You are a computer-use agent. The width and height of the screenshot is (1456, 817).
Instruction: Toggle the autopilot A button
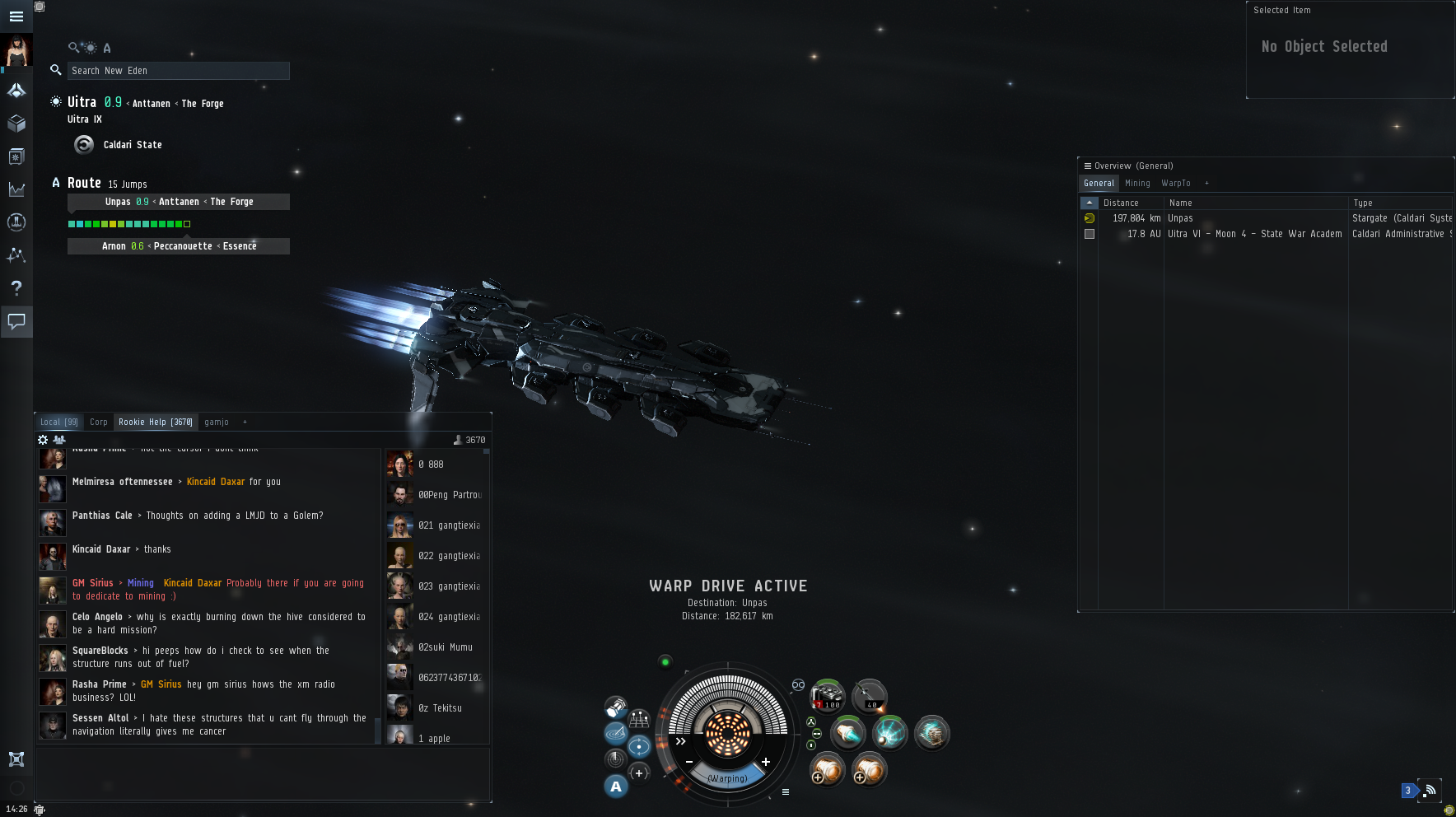click(x=616, y=787)
